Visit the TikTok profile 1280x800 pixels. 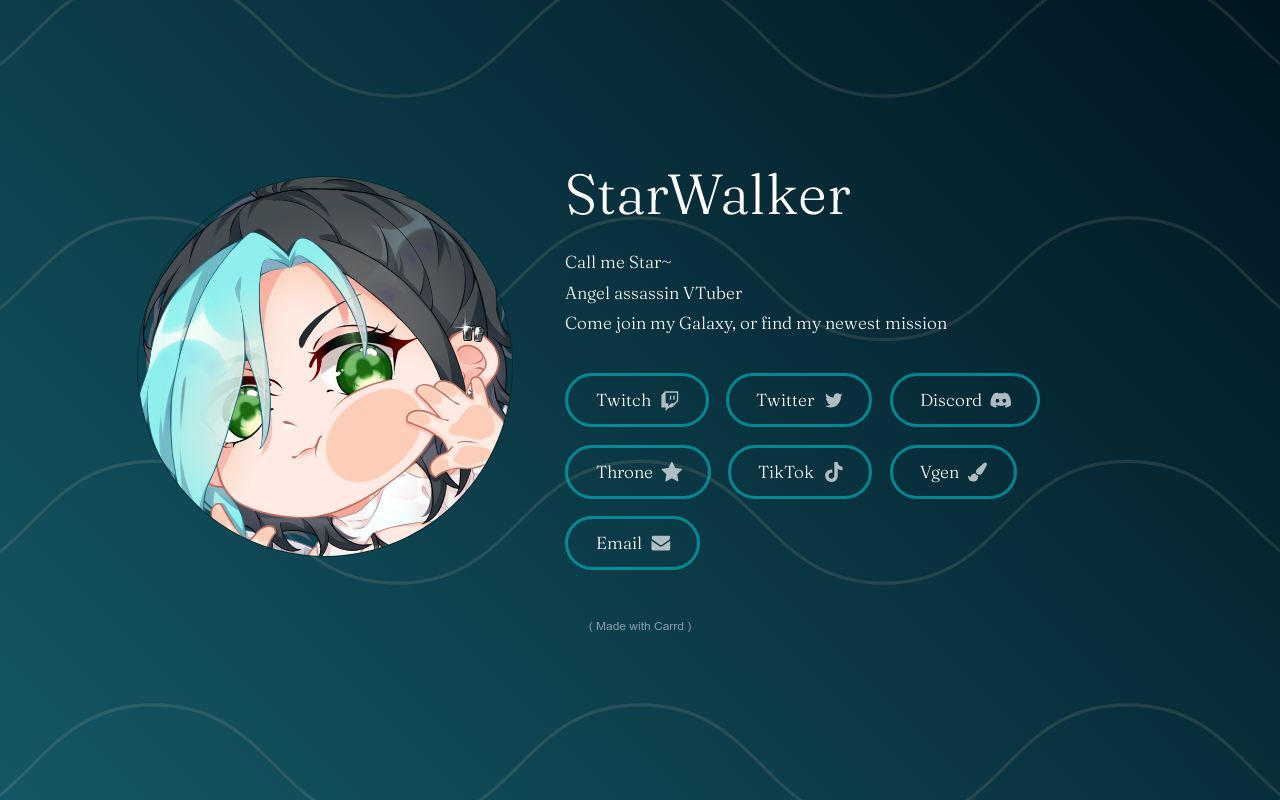tap(800, 472)
